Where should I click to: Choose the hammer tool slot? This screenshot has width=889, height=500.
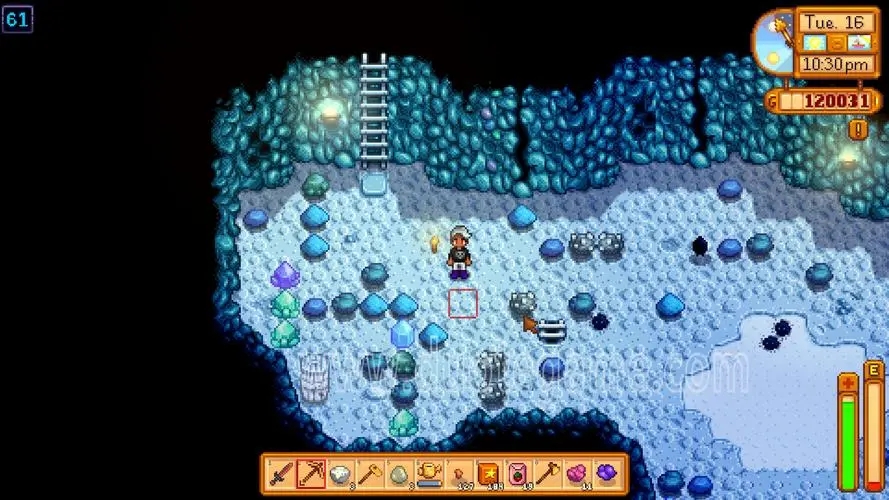370,471
